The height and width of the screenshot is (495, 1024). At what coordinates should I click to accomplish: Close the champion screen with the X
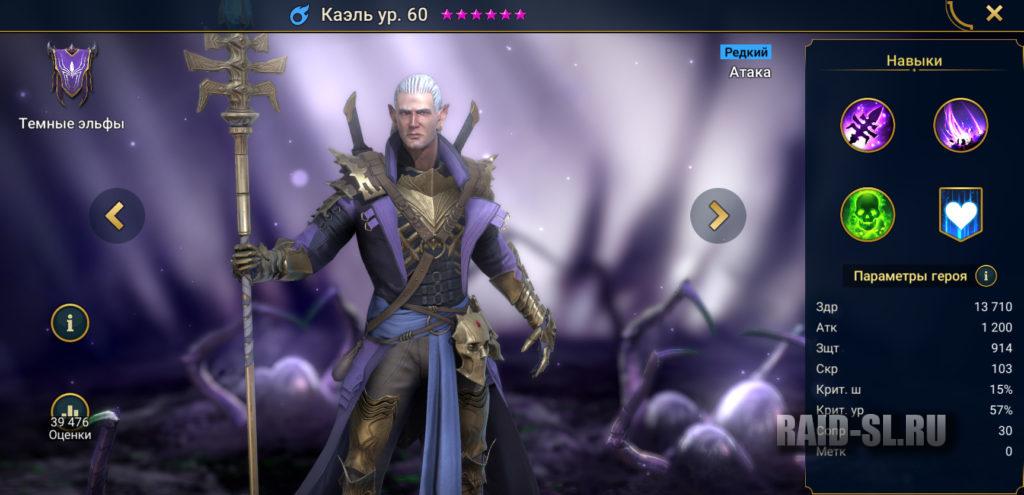[994, 13]
